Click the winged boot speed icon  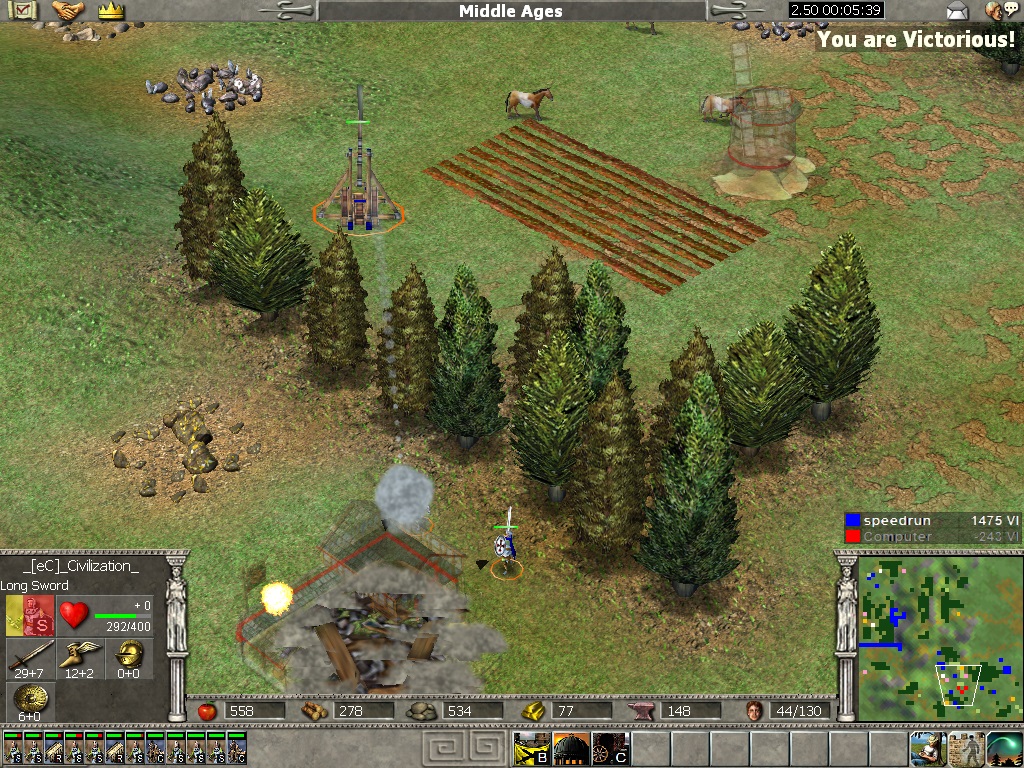[80, 656]
